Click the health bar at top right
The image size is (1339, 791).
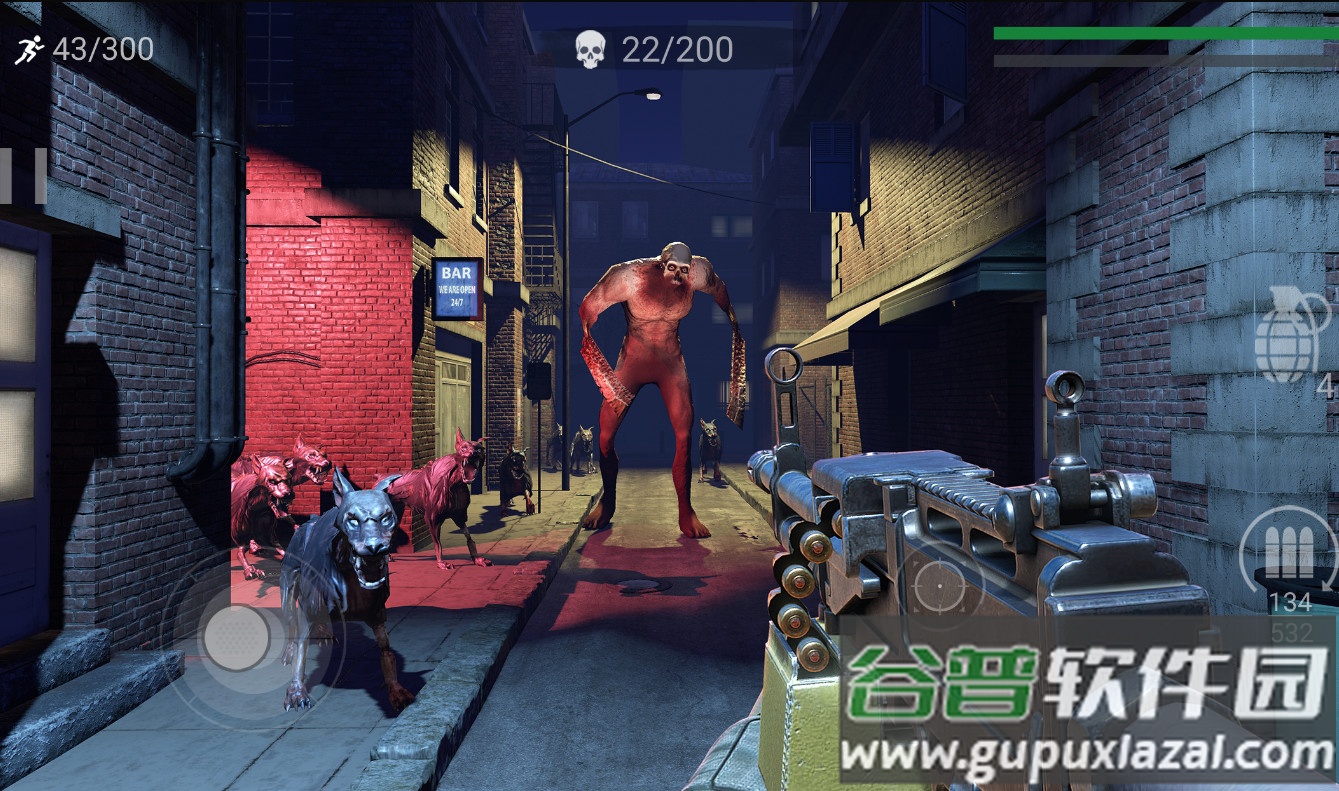click(x=1165, y=32)
